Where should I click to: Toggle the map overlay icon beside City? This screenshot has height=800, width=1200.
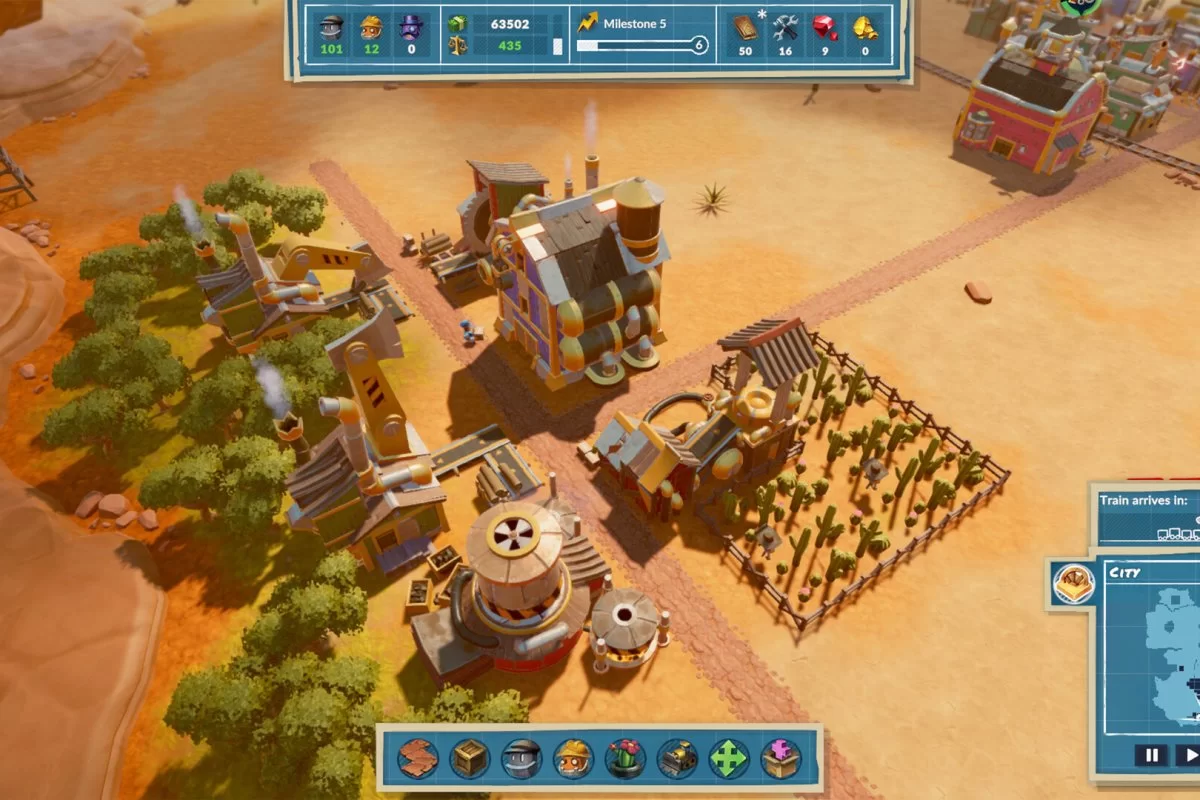pos(1073,583)
